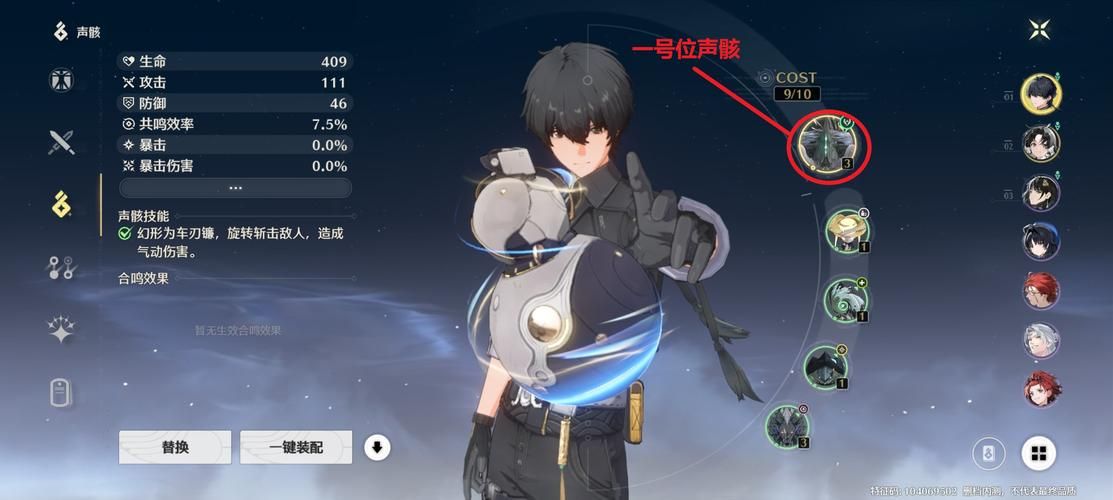Open the white four-square grid button
The image size is (1113, 500).
coord(1039,453)
